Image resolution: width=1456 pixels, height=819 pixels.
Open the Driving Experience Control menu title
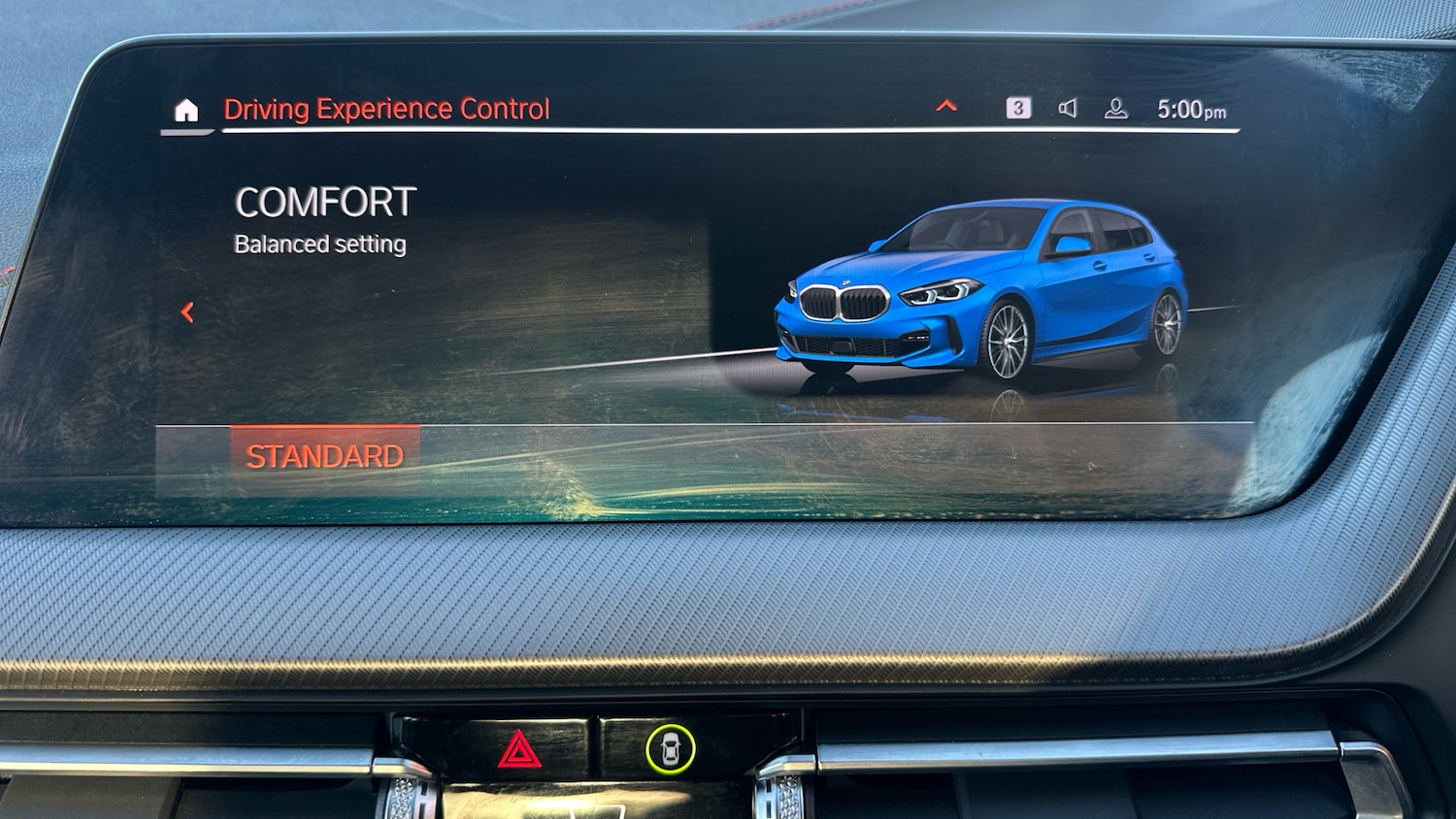[386, 109]
